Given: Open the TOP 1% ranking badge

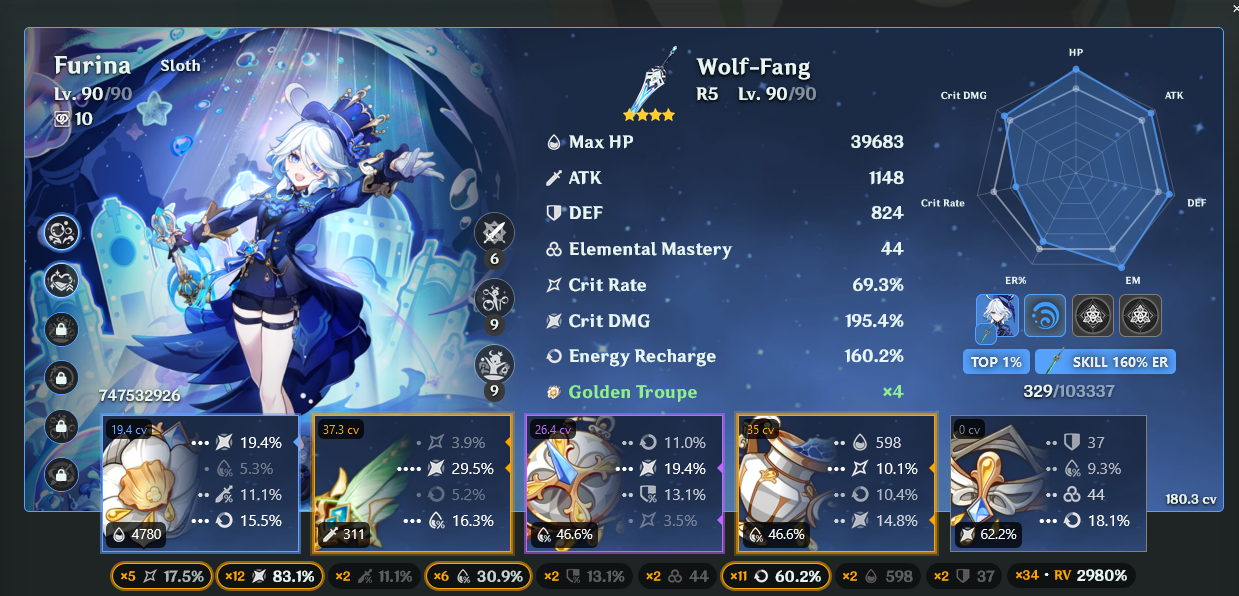Looking at the screenshot, I should pos(998,362).
